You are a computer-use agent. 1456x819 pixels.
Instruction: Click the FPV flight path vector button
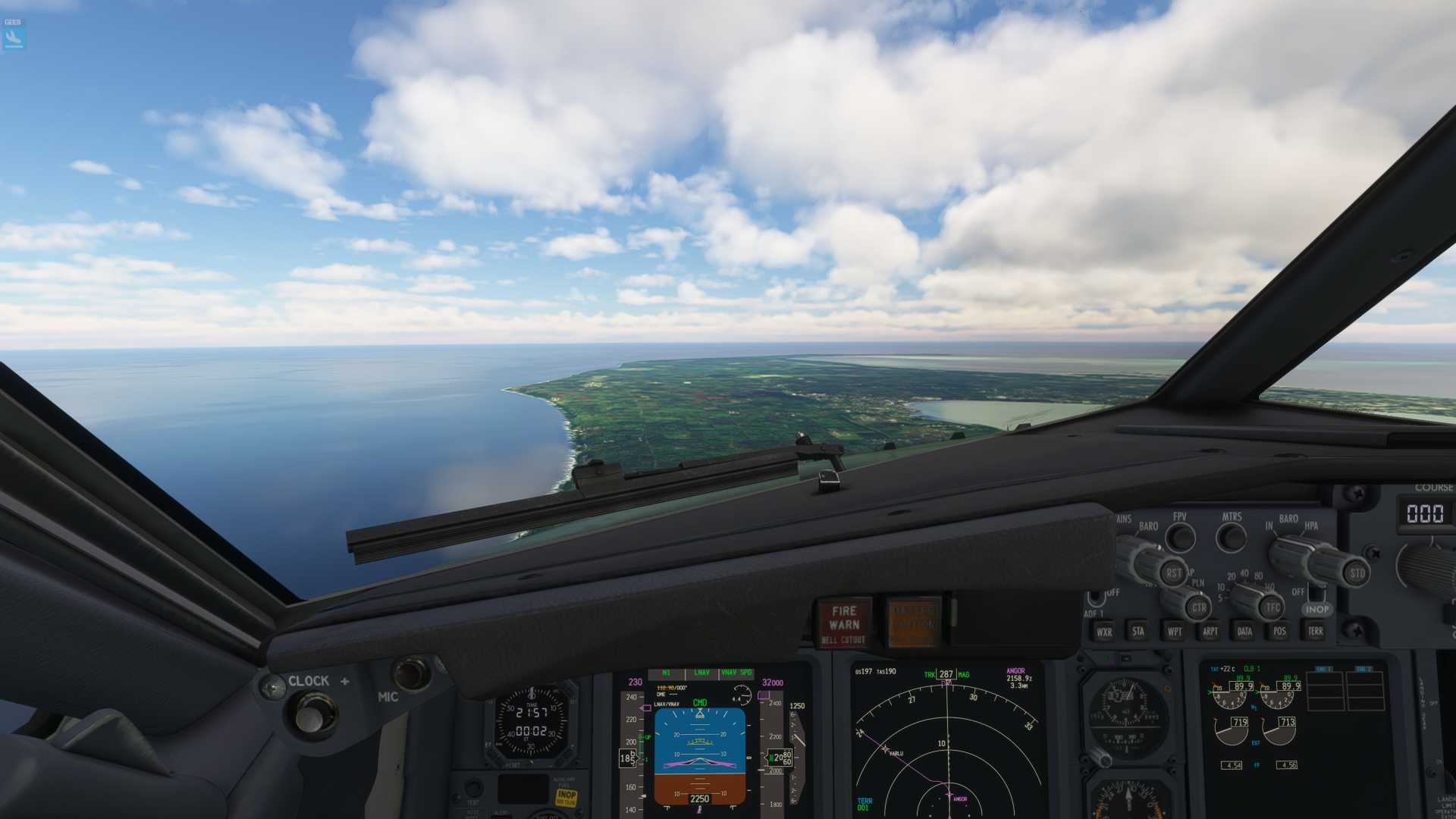[x=1180, y=538]
